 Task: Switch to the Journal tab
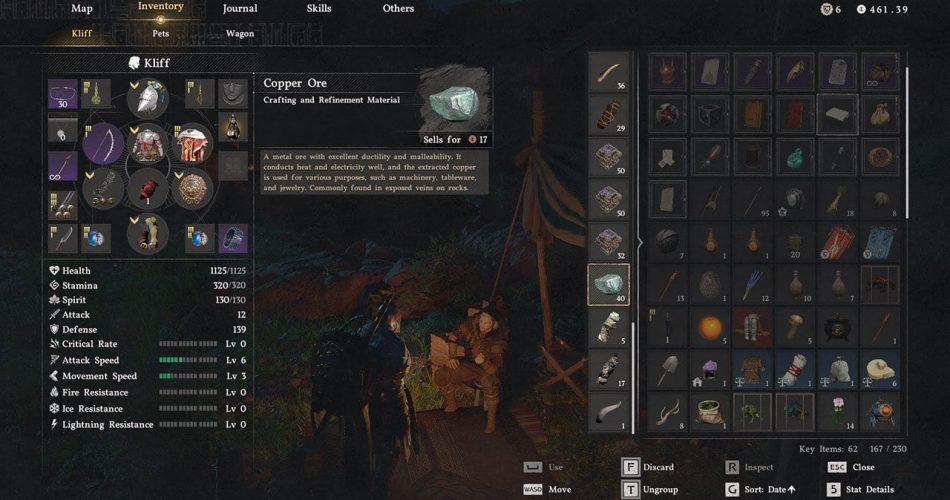click(x=239, y=8)
